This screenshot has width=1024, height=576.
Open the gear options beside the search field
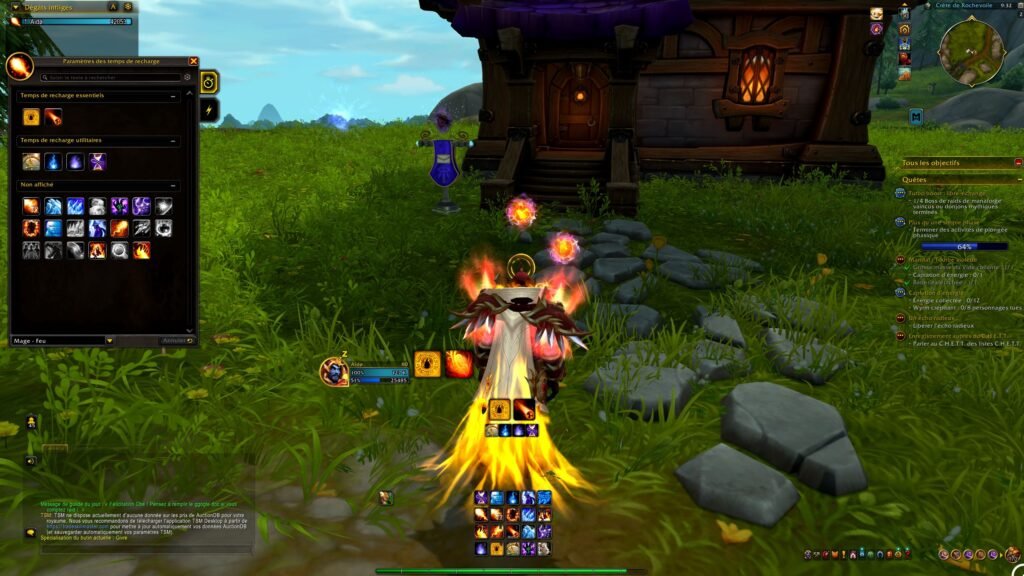pos(187,77)
